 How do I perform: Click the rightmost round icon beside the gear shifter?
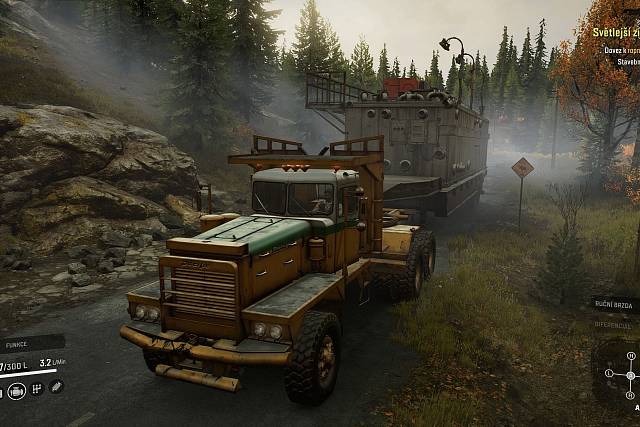coord(56,387)
